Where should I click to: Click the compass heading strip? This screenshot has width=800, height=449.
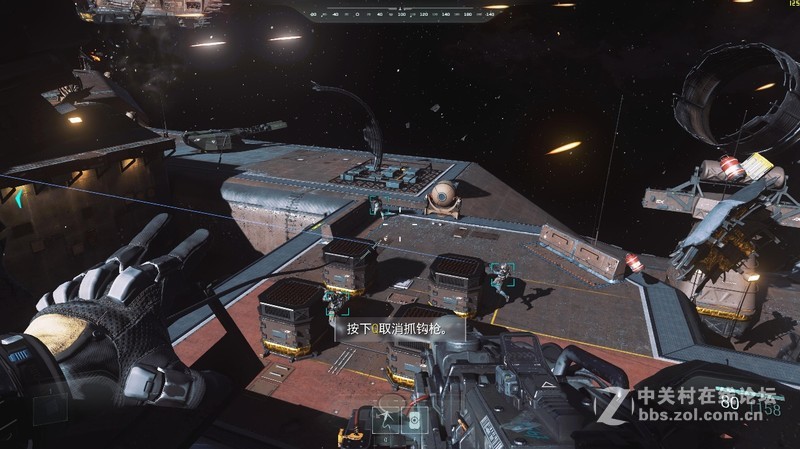[x=400, y=15]
